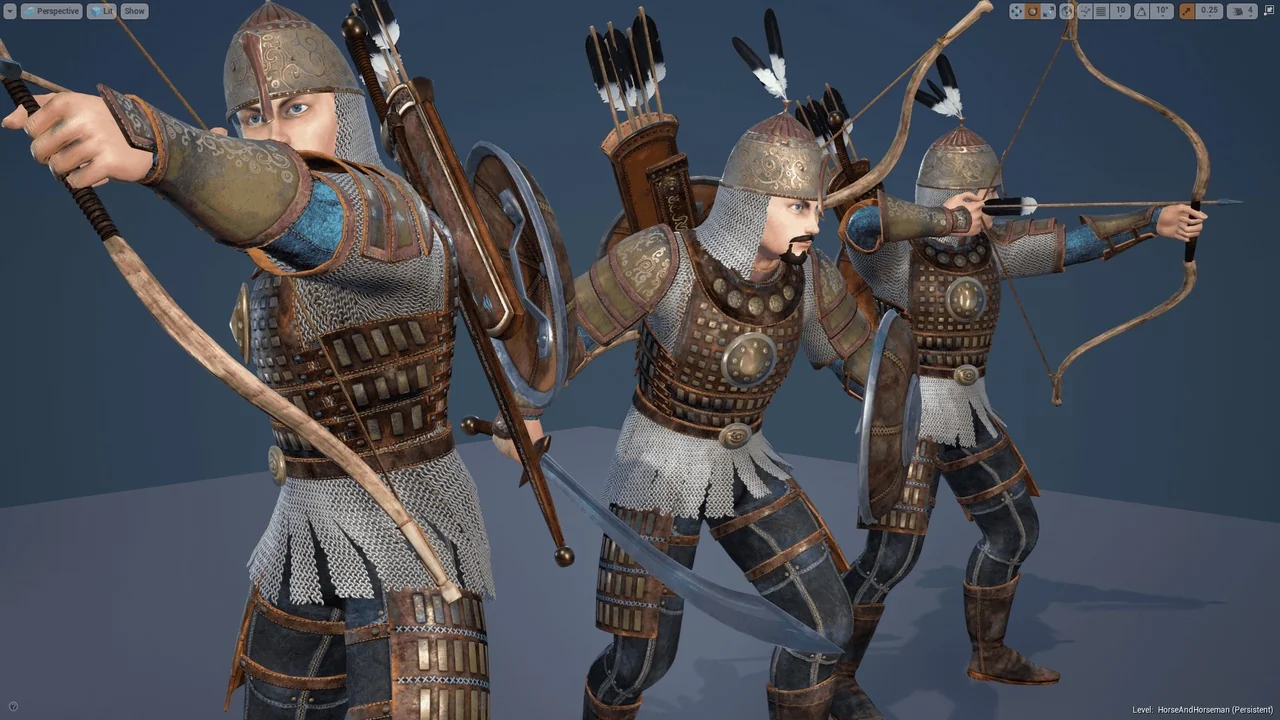
Task: Select the rotate gizmo tool
Action: point(1032,11)
